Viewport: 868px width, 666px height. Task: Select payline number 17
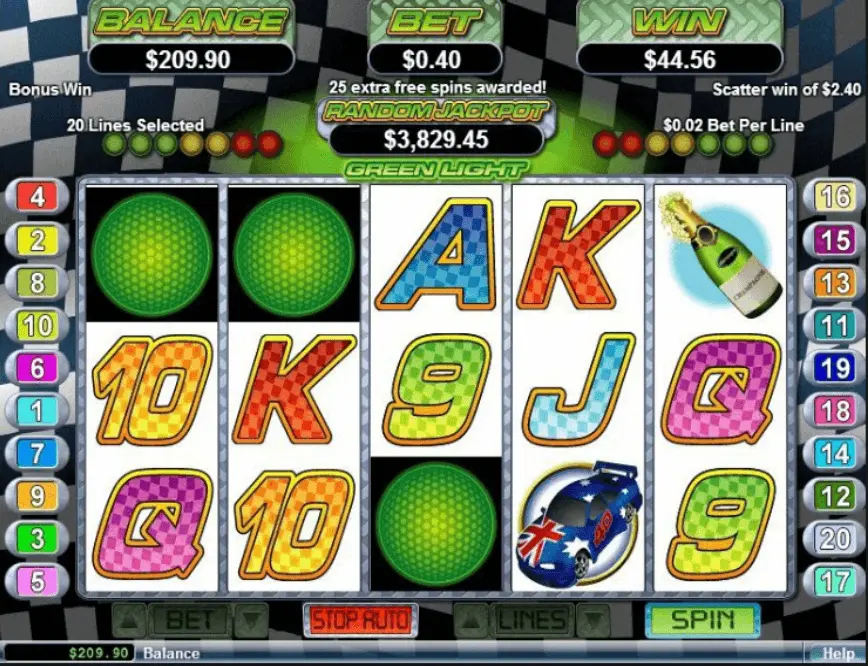[834, 580]
